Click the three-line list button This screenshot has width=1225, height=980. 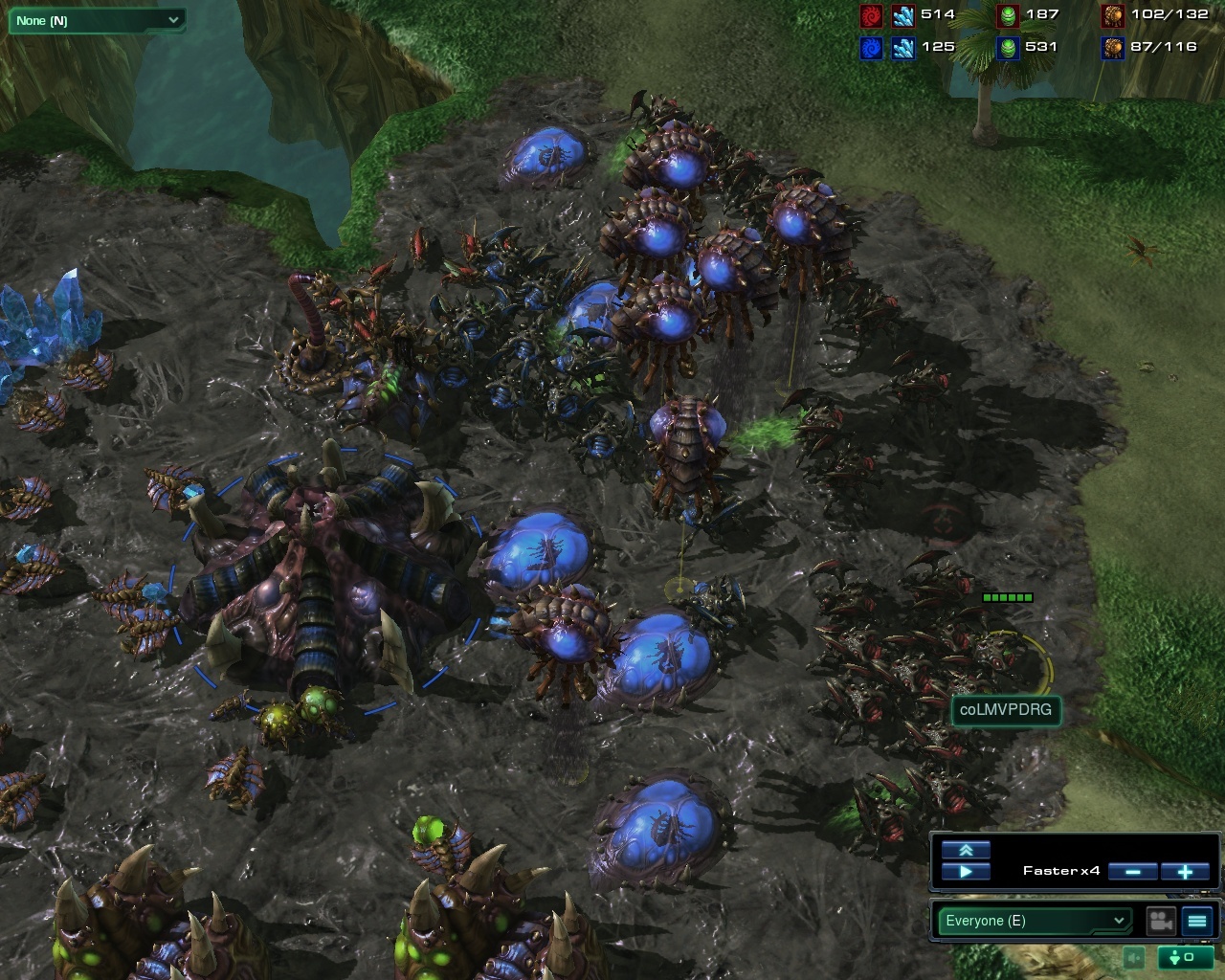click(x=1197, y=921)
